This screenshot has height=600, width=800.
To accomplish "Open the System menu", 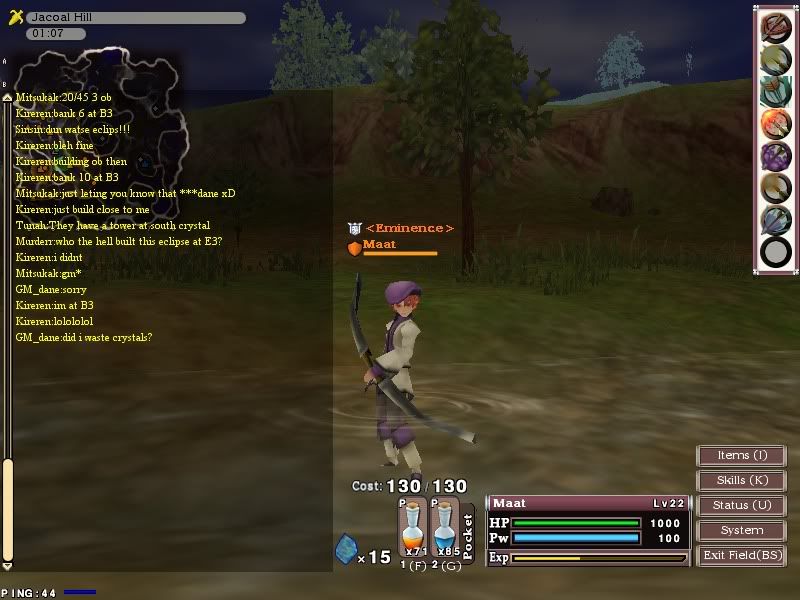I will pos(741,531).
